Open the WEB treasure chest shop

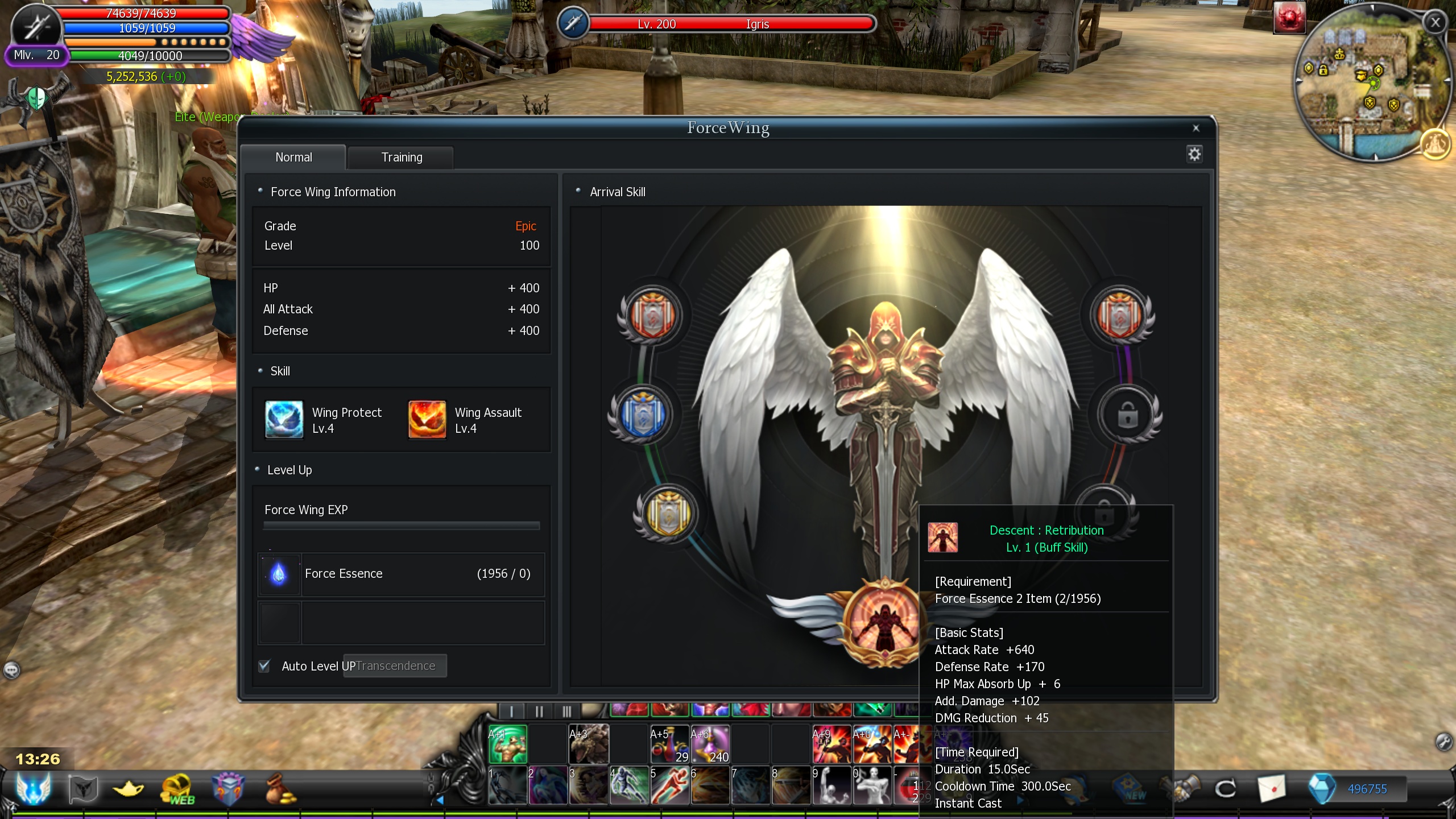tap(178, 789)
